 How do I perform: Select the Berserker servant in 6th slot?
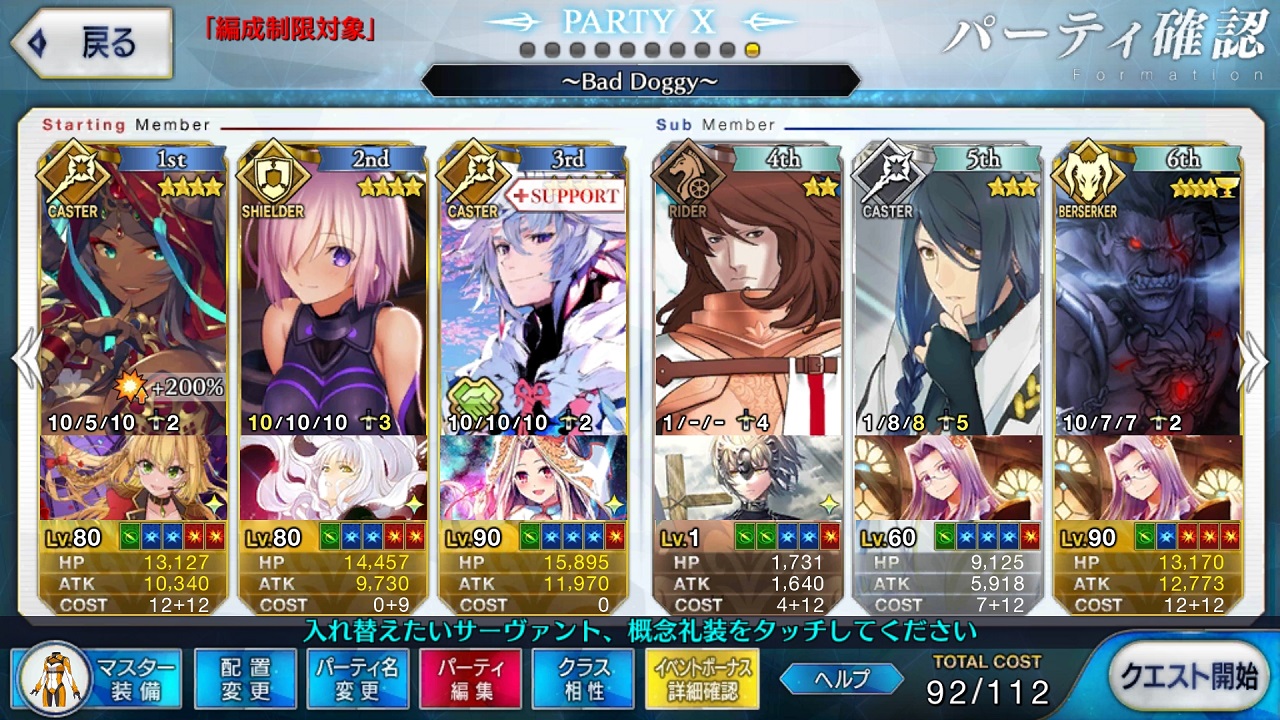[x=1148, y=290]
